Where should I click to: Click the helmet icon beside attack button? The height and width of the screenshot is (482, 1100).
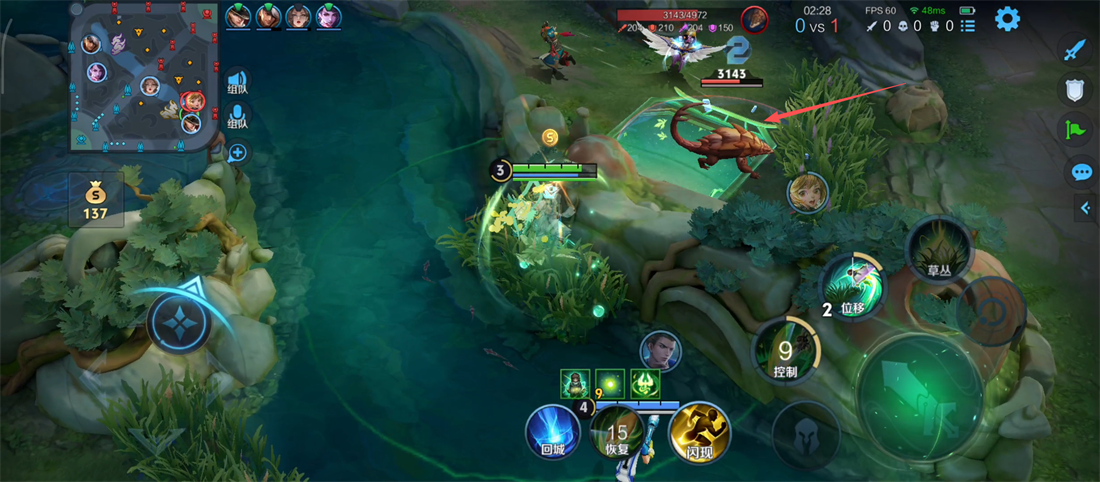(806, 434)
